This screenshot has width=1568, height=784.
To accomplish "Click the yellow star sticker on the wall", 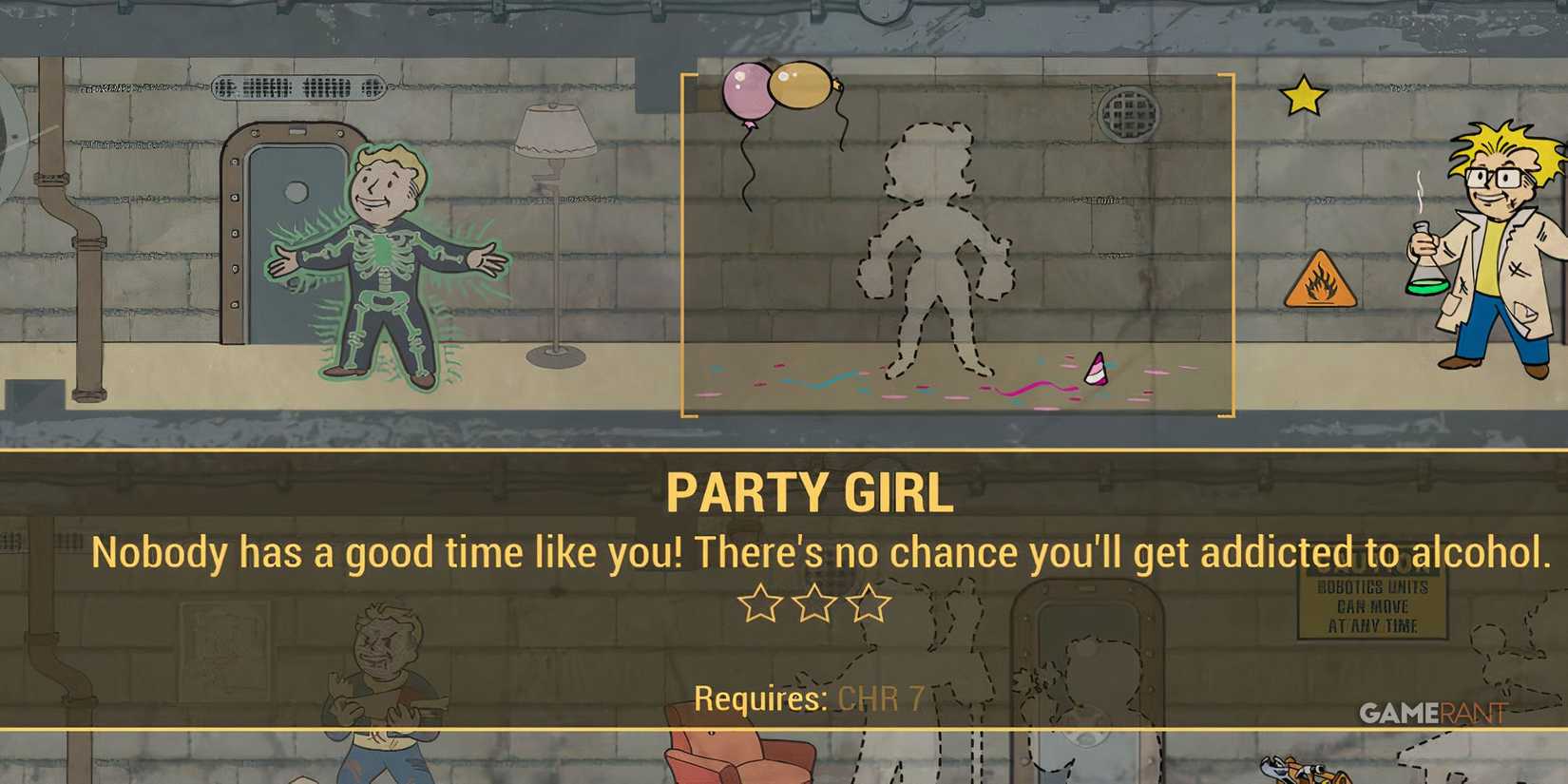I will coord(1303,95).
